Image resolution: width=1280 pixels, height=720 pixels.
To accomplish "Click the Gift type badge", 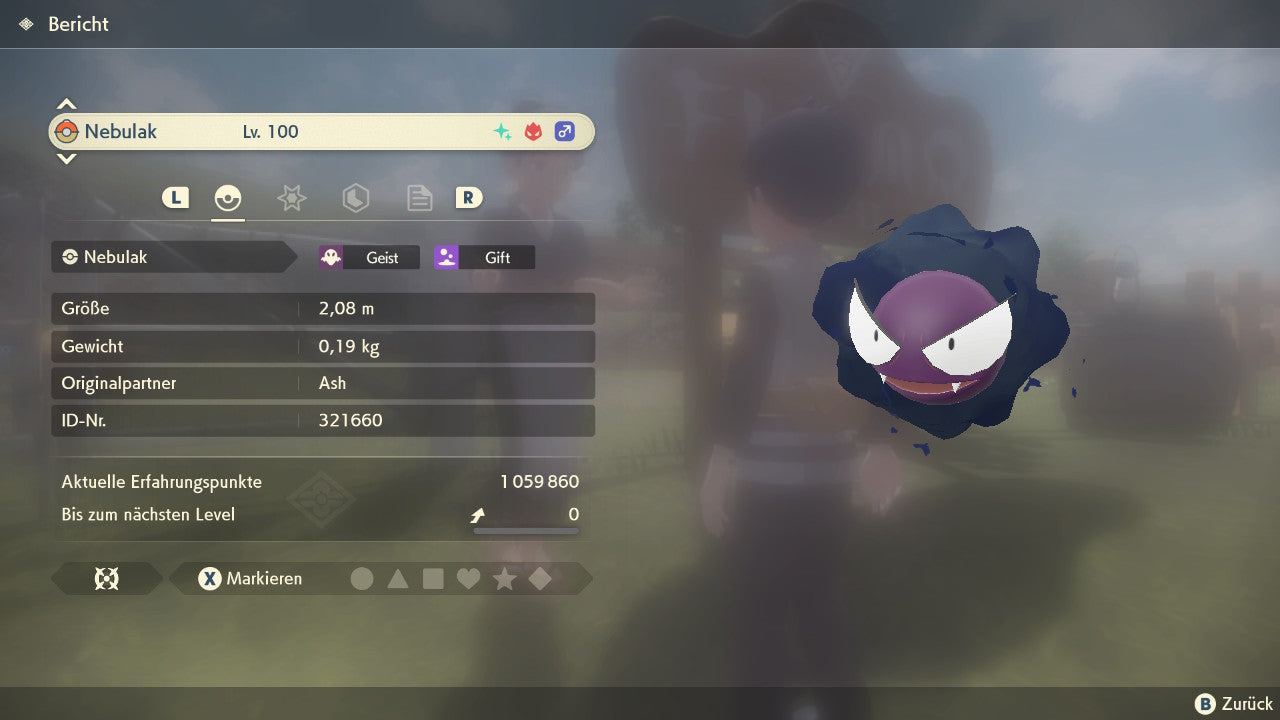I will click(484, 257).
